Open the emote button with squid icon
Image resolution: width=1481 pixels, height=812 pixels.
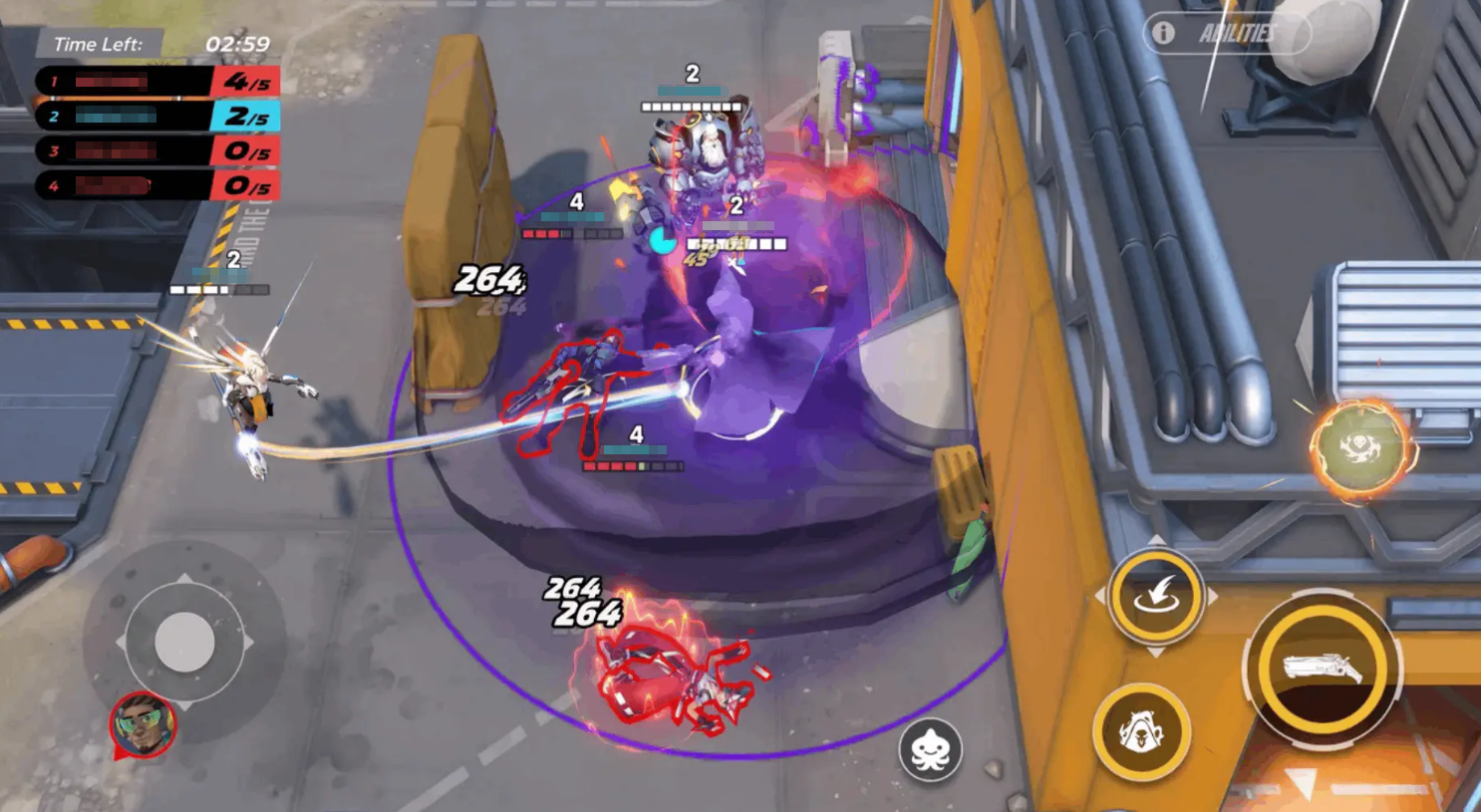[930, 750]
